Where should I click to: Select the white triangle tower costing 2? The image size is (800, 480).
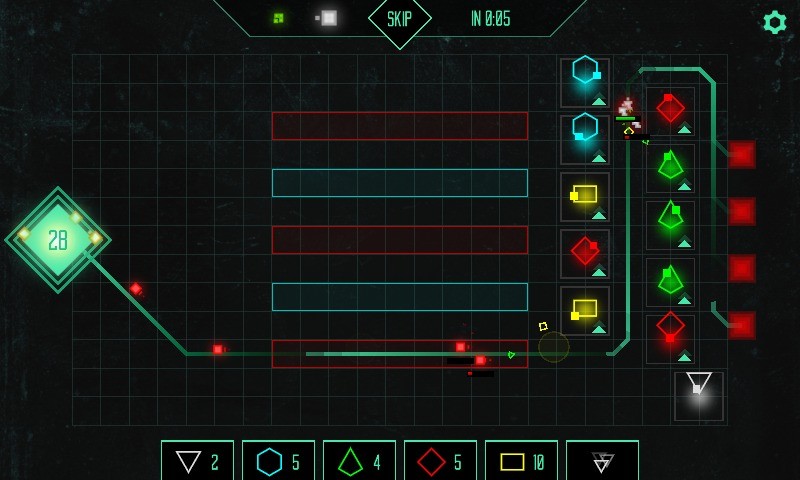click(197, 461)
